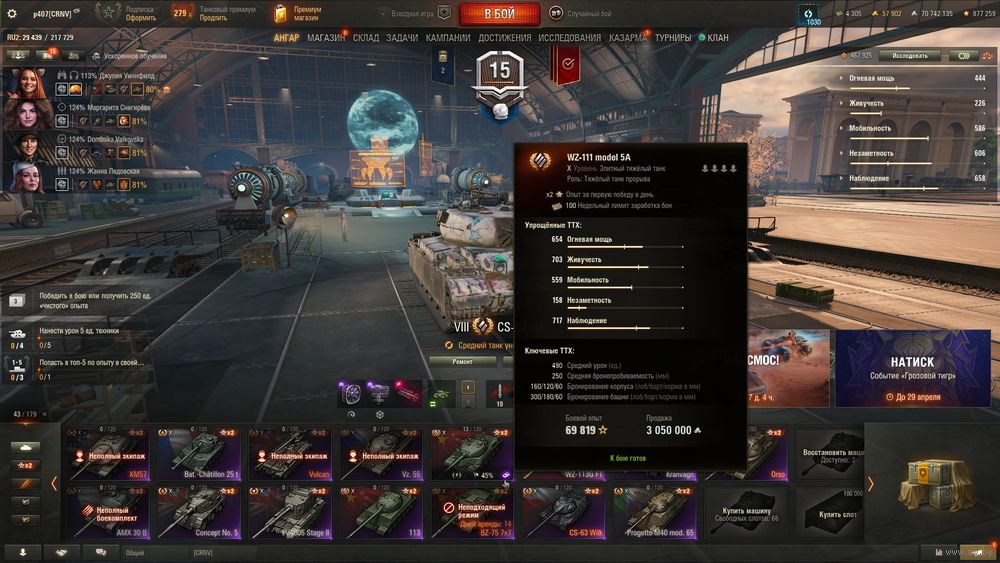Open the «ЗАДАЧИ» missions tab
Viewport: 1000px width, 563px height.
(x=402, y=38)
